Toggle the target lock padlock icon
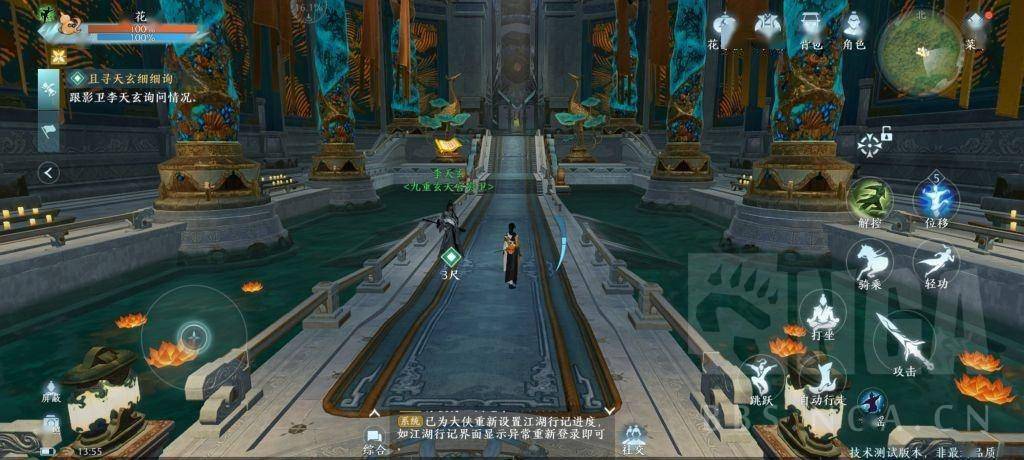Screen dimensions: 1024x460 (886, 133)
